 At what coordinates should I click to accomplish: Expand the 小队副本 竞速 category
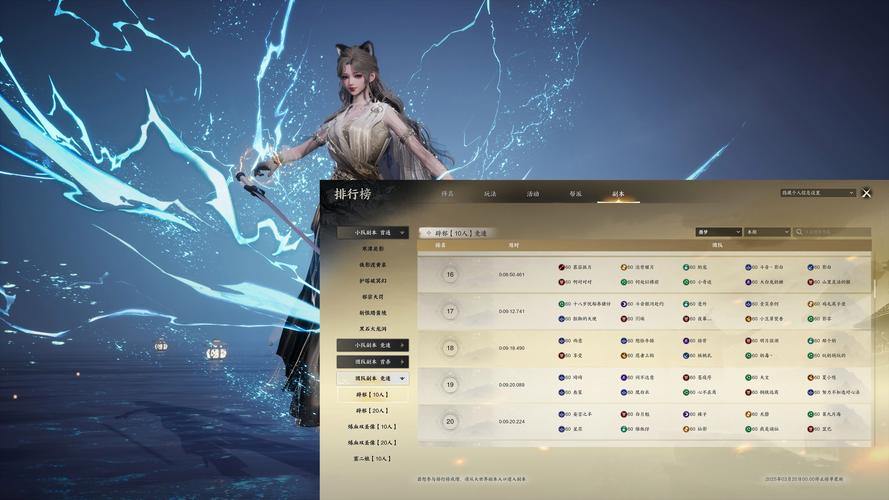373,345
